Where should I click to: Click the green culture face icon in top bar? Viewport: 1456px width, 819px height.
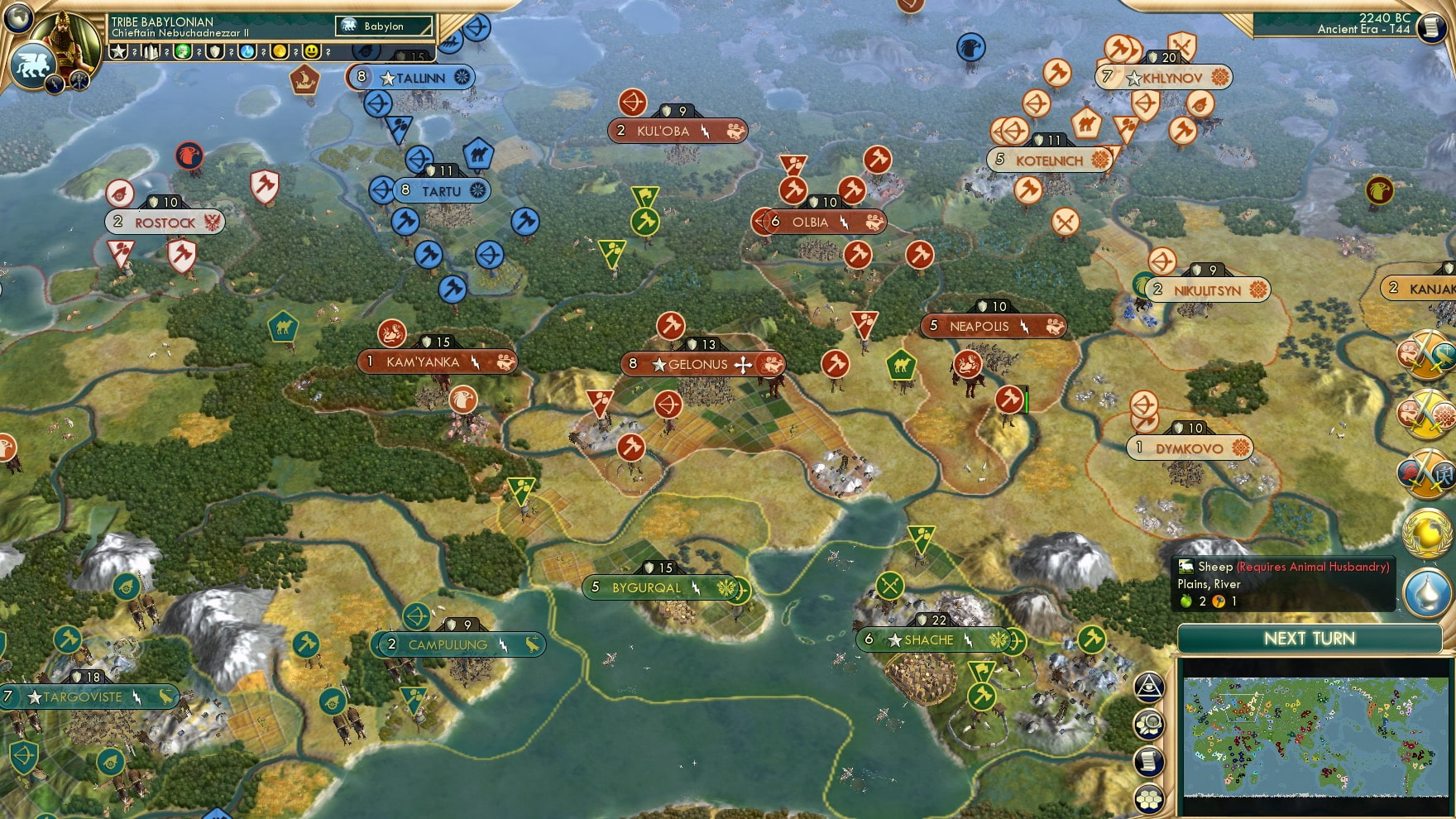coord(183,51)
